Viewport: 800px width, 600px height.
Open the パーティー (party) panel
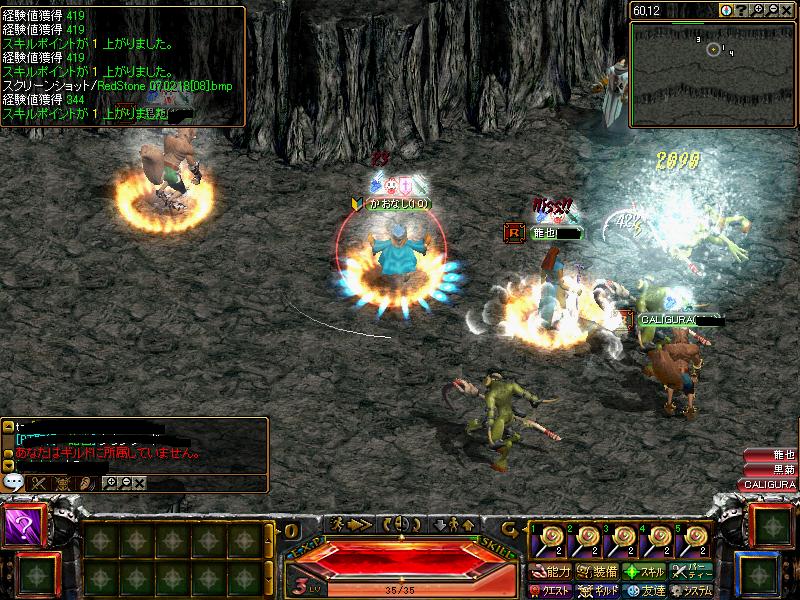(692, 573)
